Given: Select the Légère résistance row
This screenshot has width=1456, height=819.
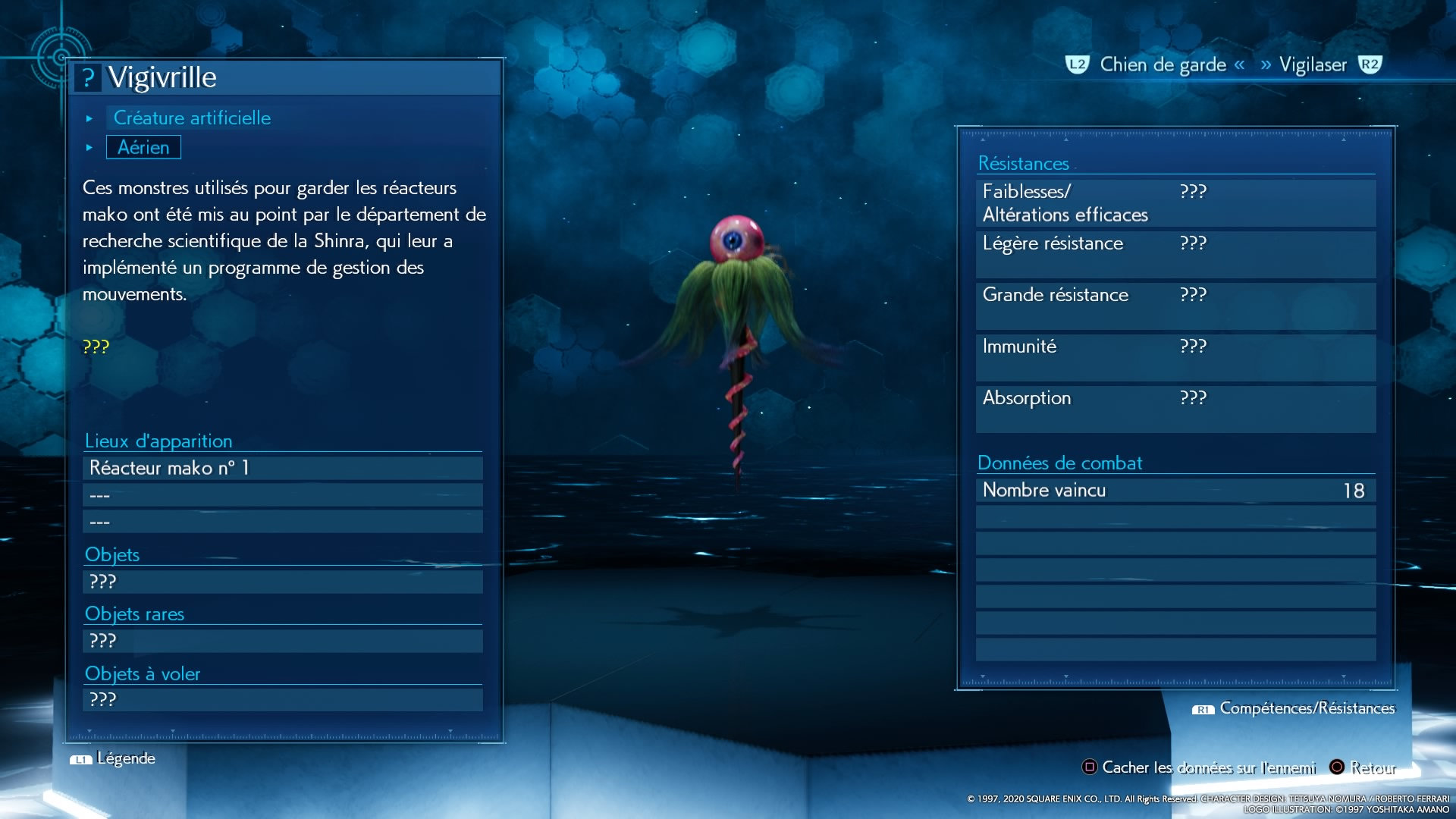Looking at the screenshot, I should pos(1175,255).
